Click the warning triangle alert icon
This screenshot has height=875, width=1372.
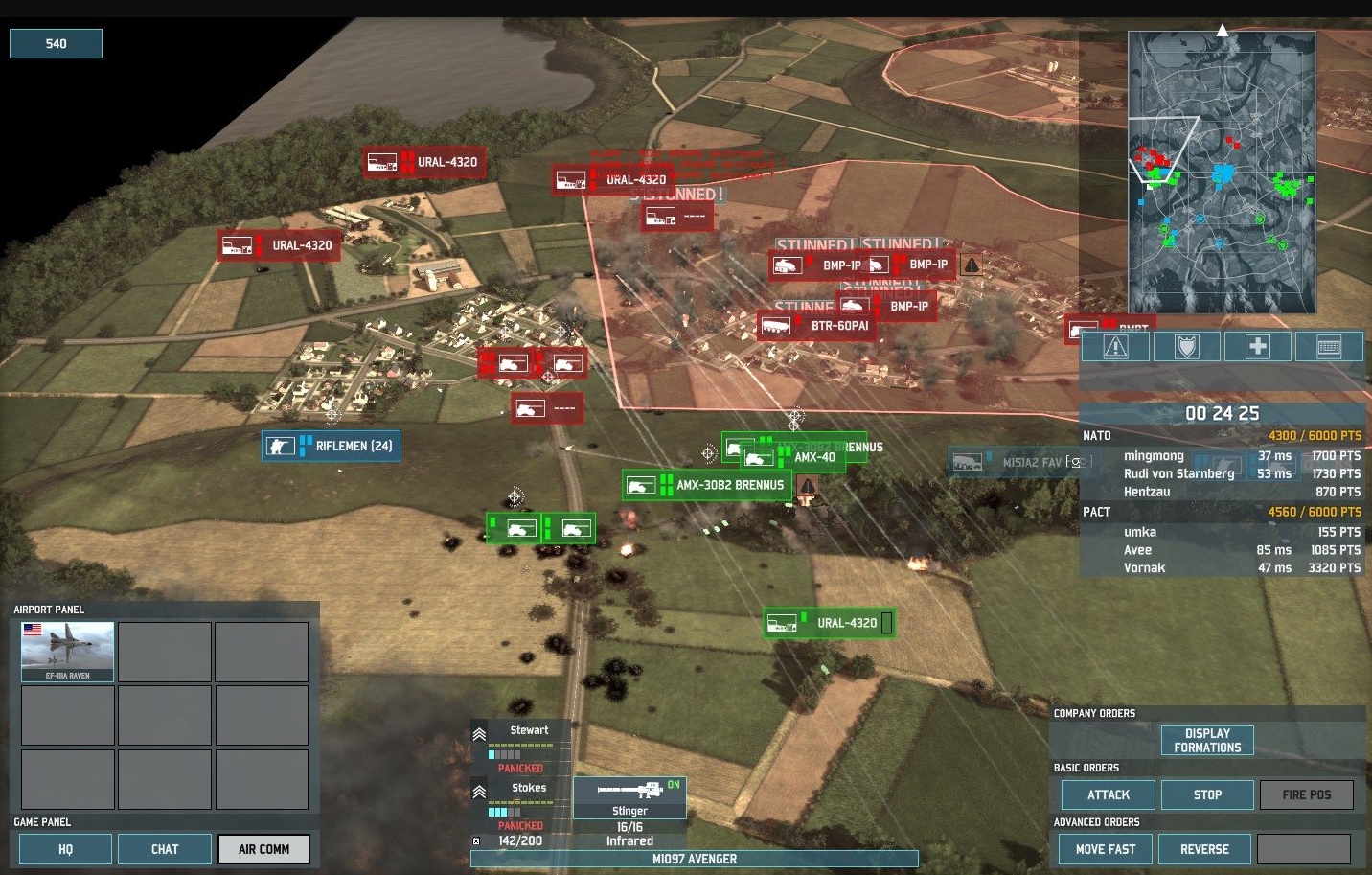pyautogui.click(x=1114, y=346)
